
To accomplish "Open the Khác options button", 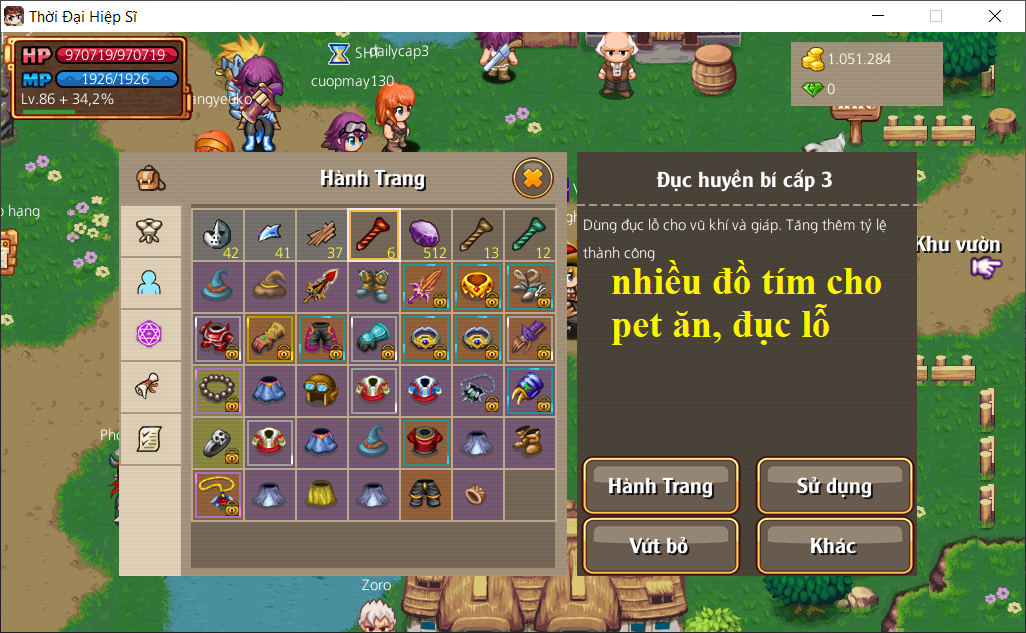I will pos(834,546).
